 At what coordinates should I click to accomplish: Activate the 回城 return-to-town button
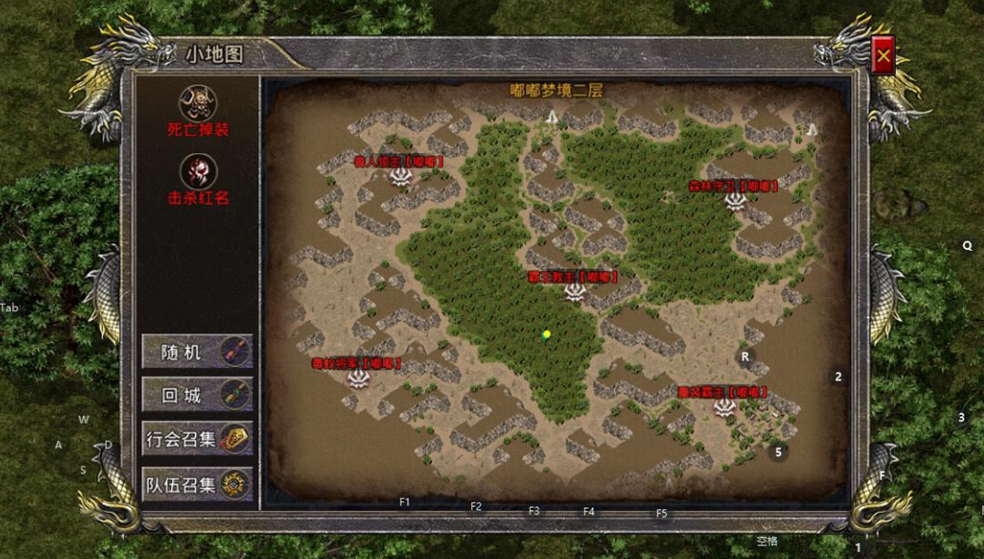pos(197,395)
